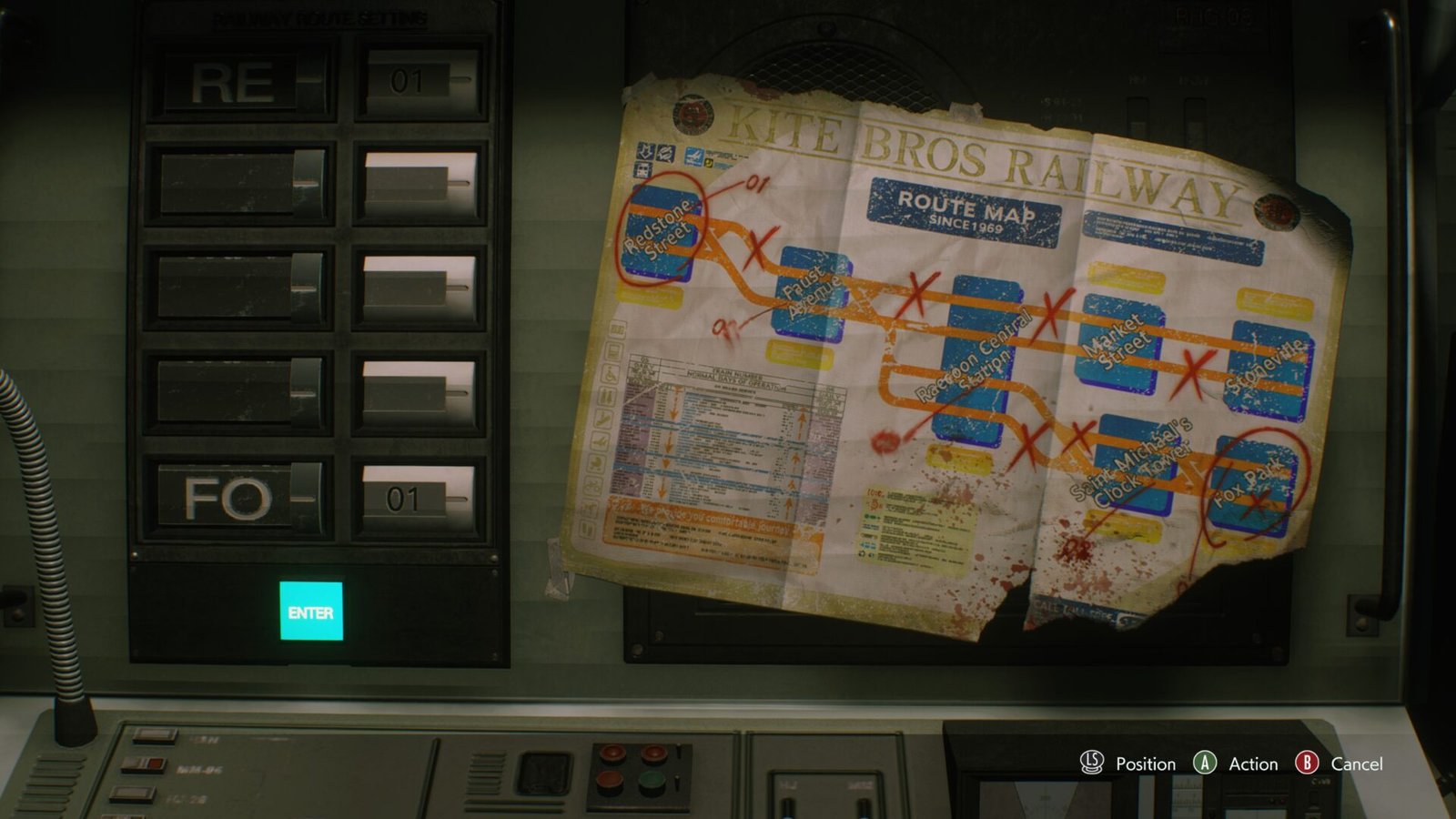Click the B Cancel button icon
This screenshot has height=819, width=1456.
coord(1307,764)
